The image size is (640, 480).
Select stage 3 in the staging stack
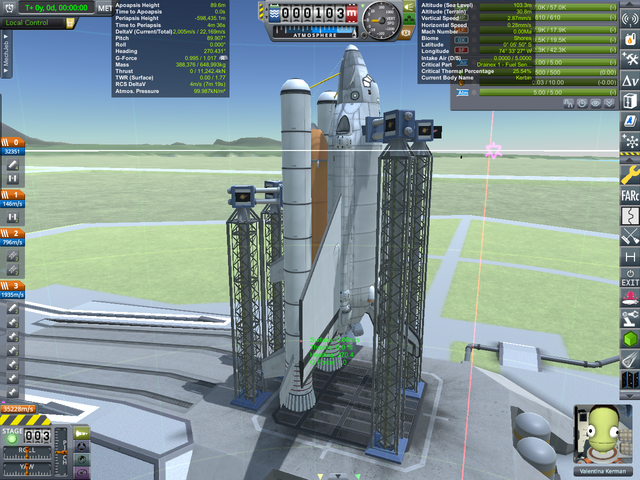tap(15, 286)
